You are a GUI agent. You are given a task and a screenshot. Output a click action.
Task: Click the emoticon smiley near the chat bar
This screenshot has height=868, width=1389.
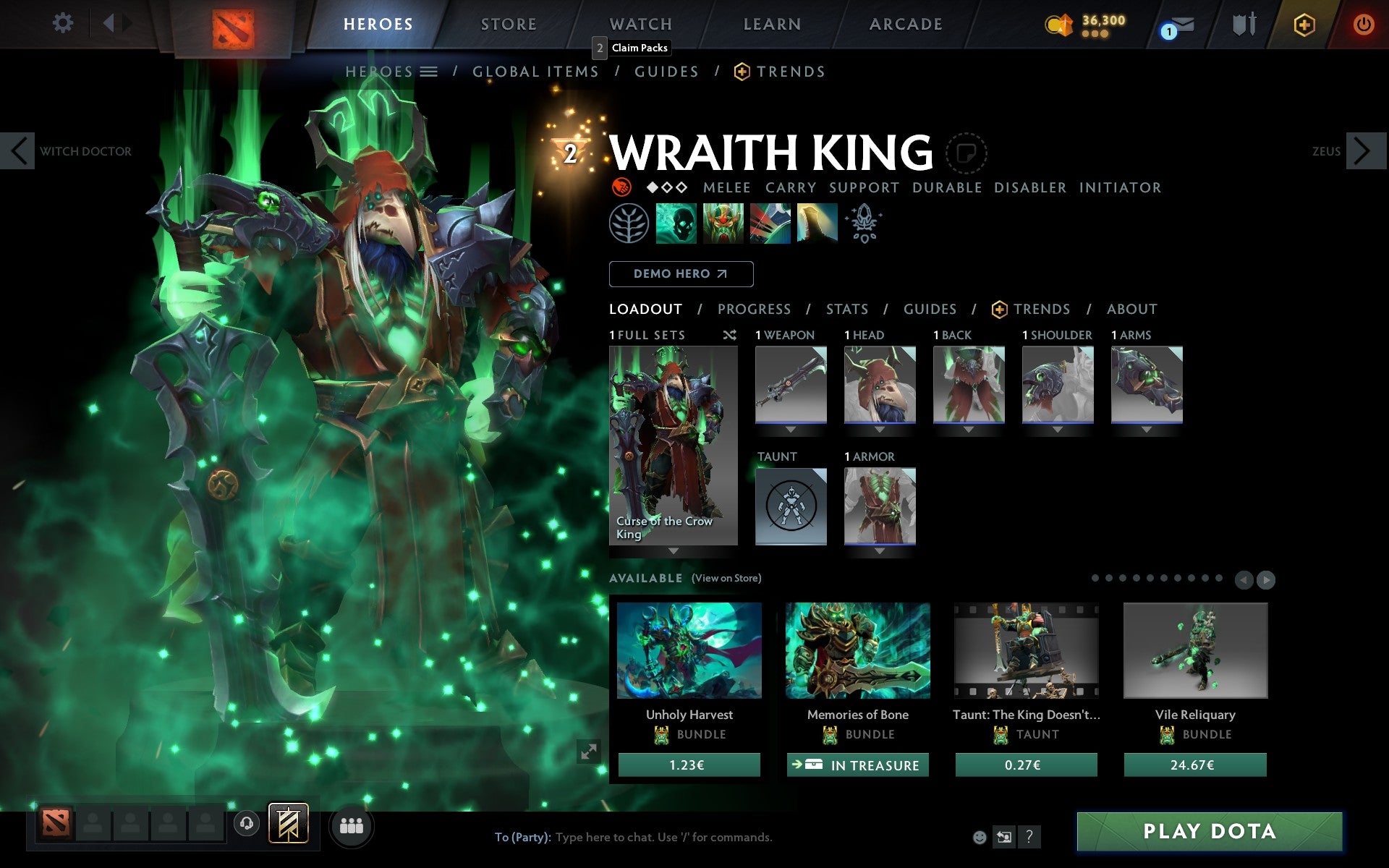tap(980, 838)
